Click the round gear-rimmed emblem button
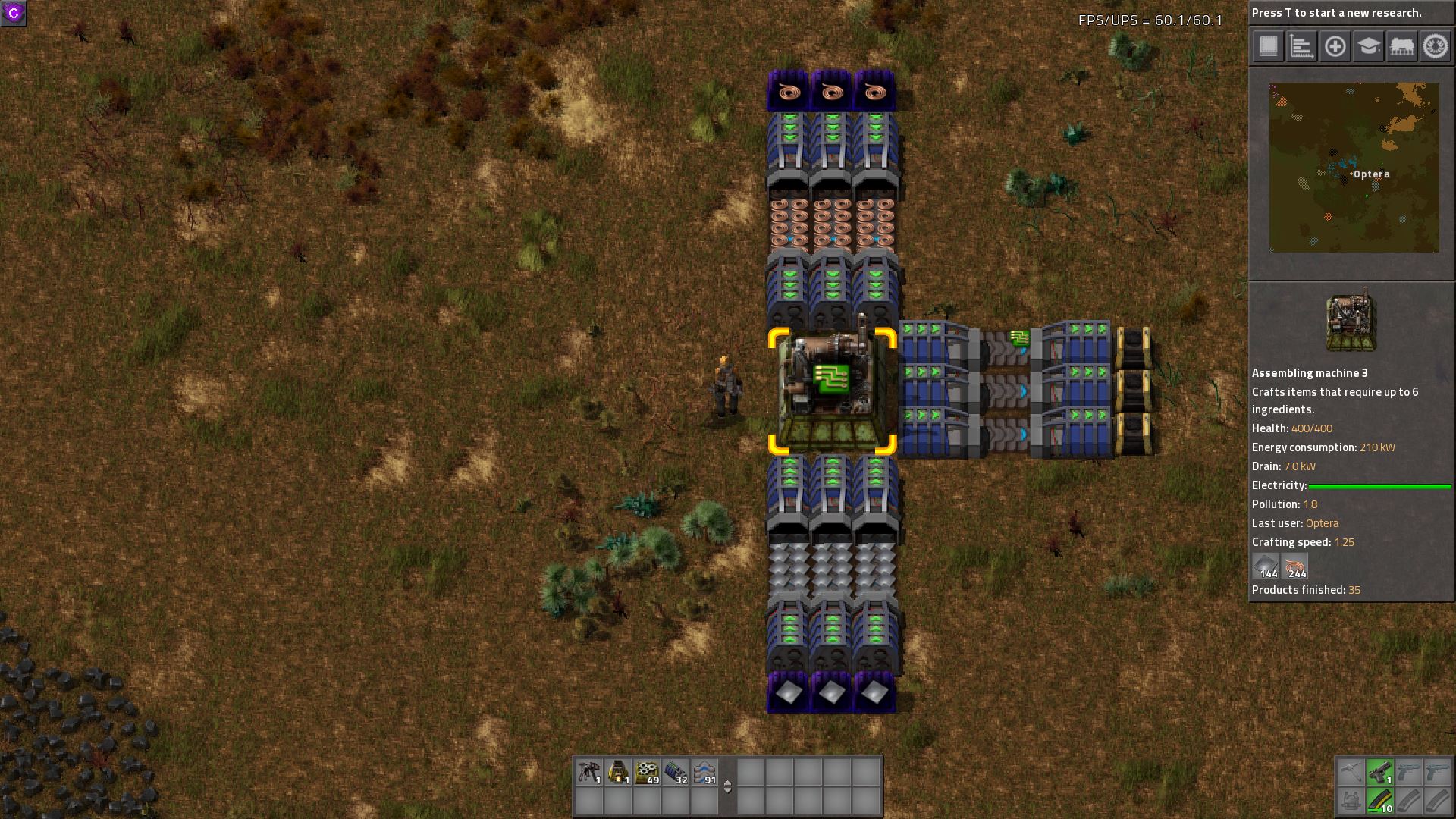1456x819 pixels. point(1435,46)
